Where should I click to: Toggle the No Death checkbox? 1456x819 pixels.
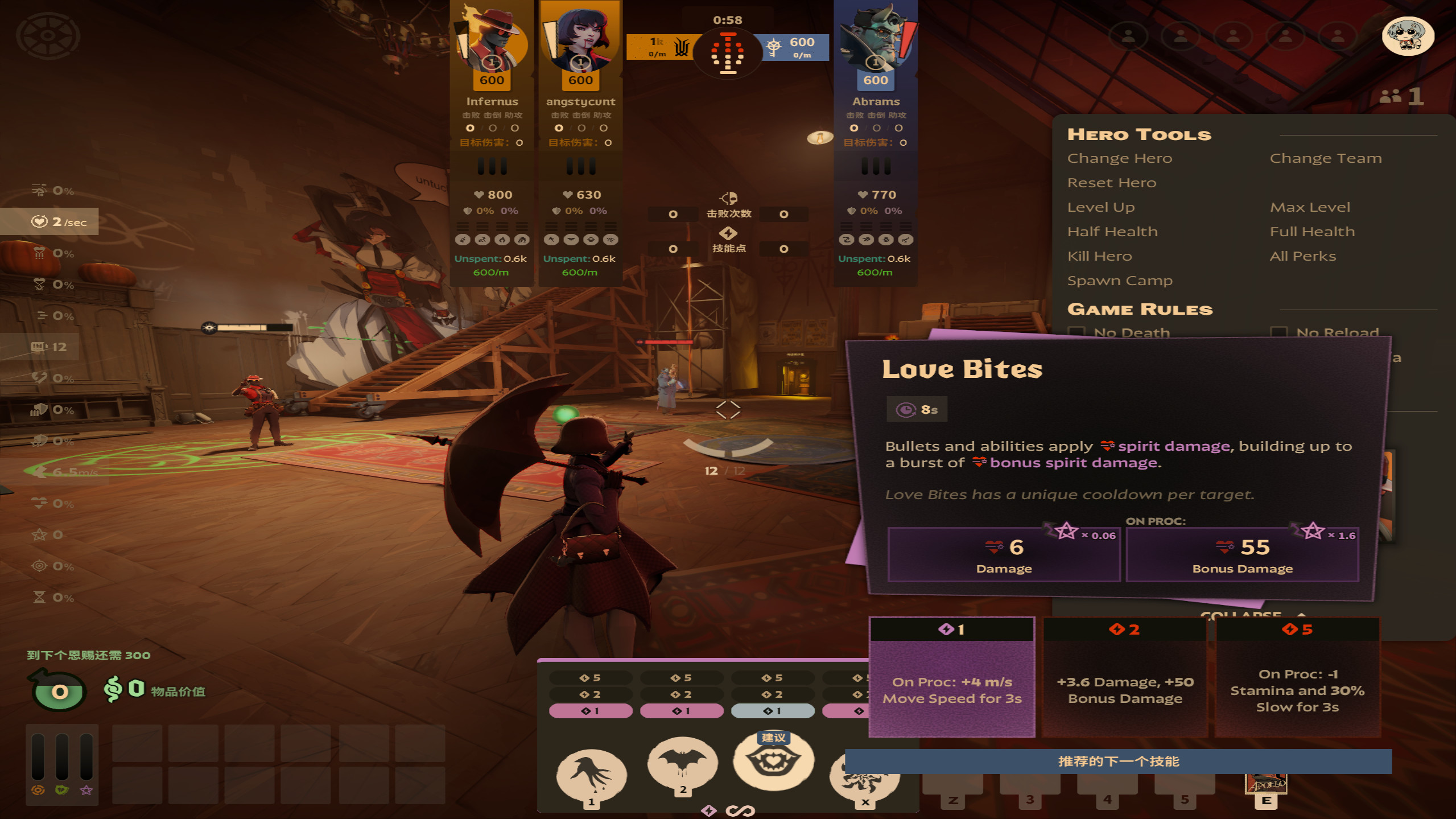[x=1076, y=332]
